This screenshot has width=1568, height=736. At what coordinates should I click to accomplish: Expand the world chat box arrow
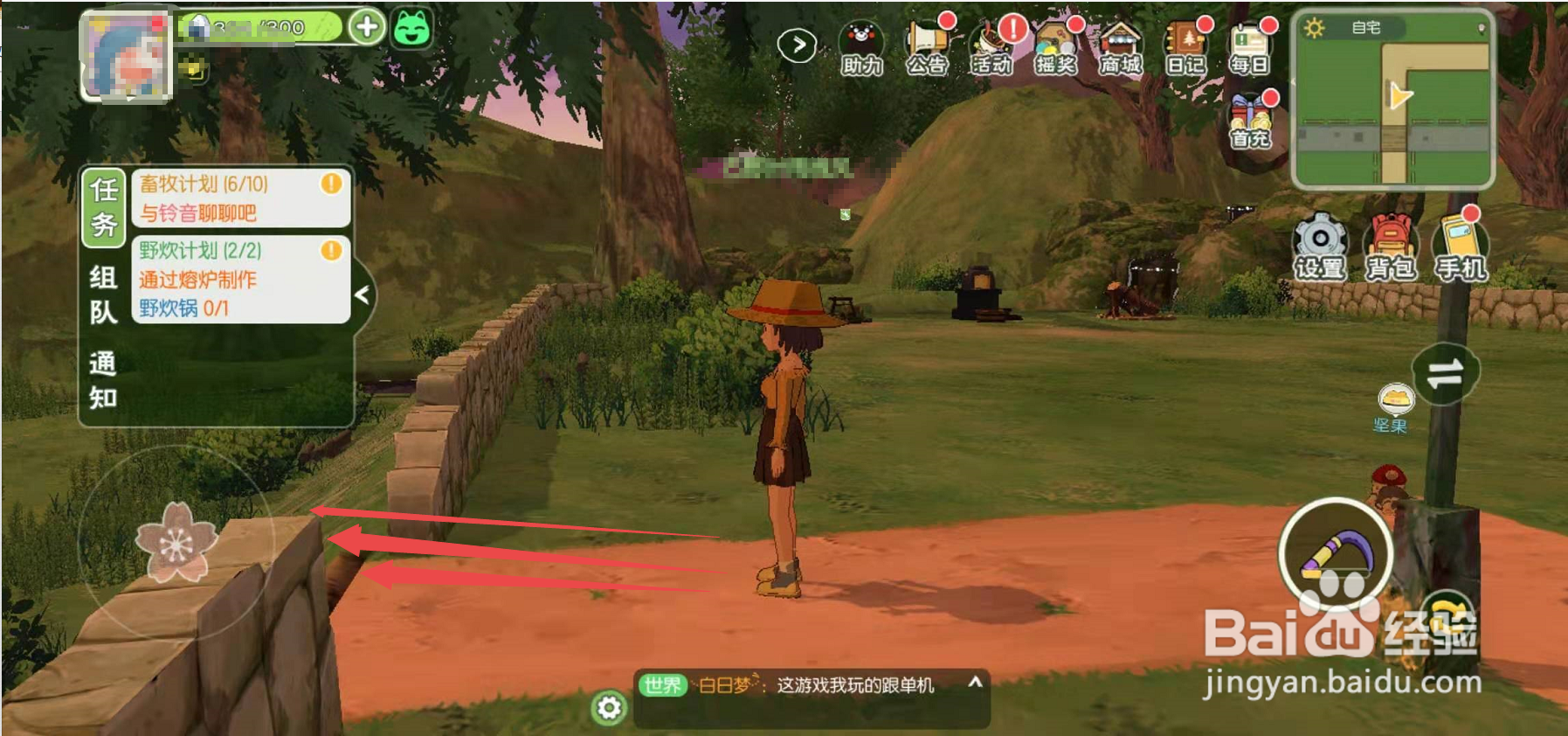[x=976, y=682]
